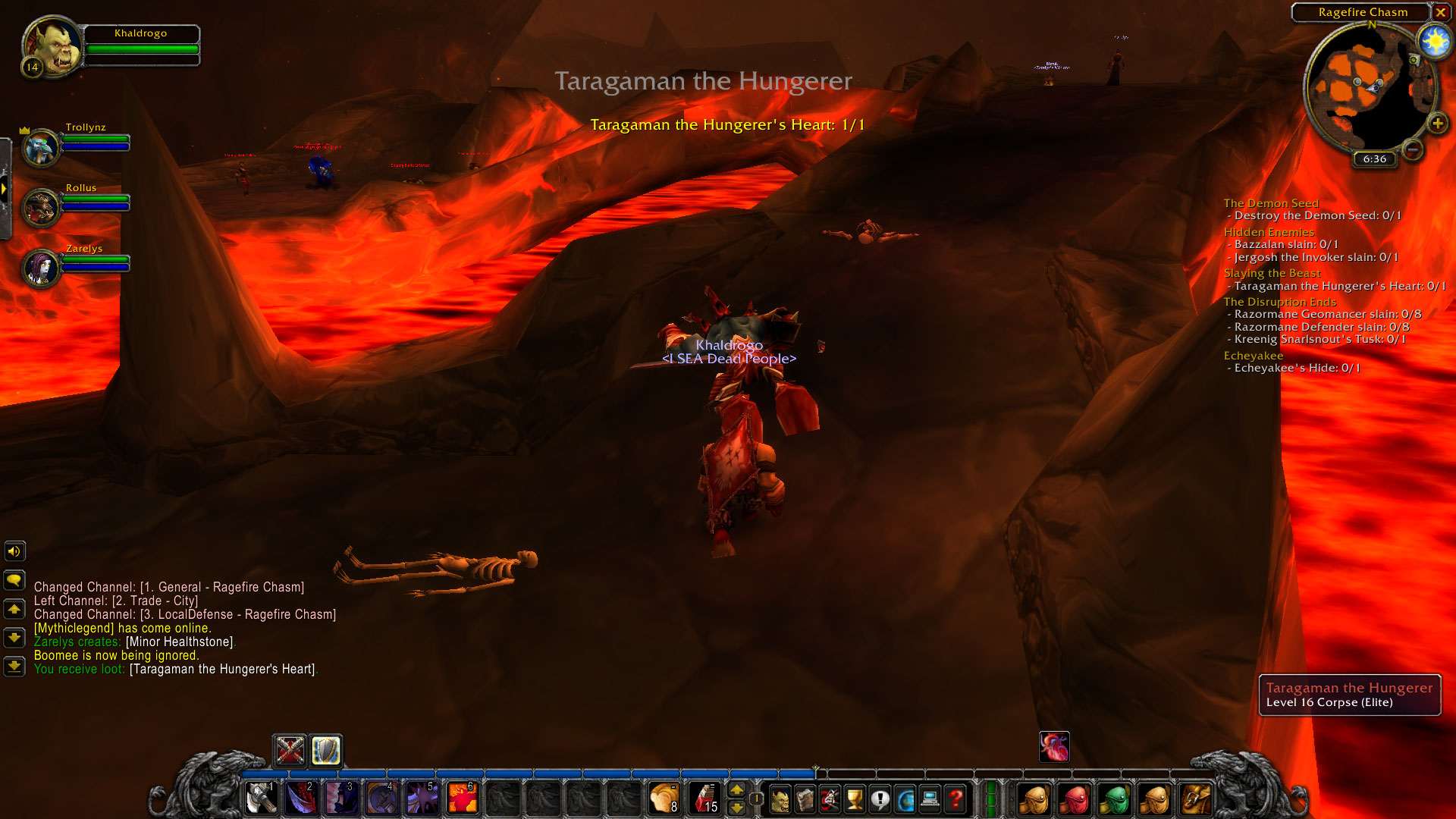The image size is (1456, 819).
Task: Click the Minor Healthstone chat link
Action: pos(180,641)
